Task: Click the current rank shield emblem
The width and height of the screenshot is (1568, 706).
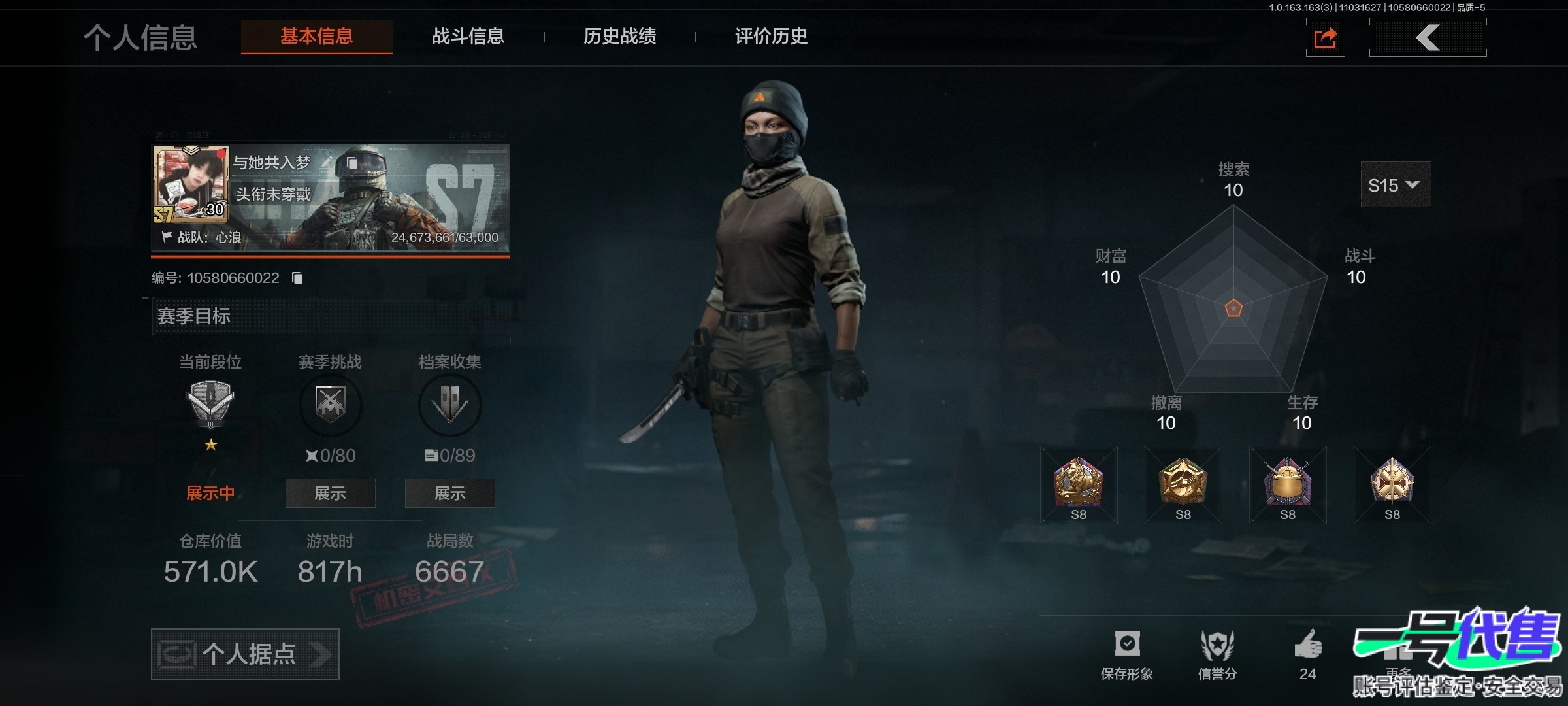Action: tap(210, 401)
